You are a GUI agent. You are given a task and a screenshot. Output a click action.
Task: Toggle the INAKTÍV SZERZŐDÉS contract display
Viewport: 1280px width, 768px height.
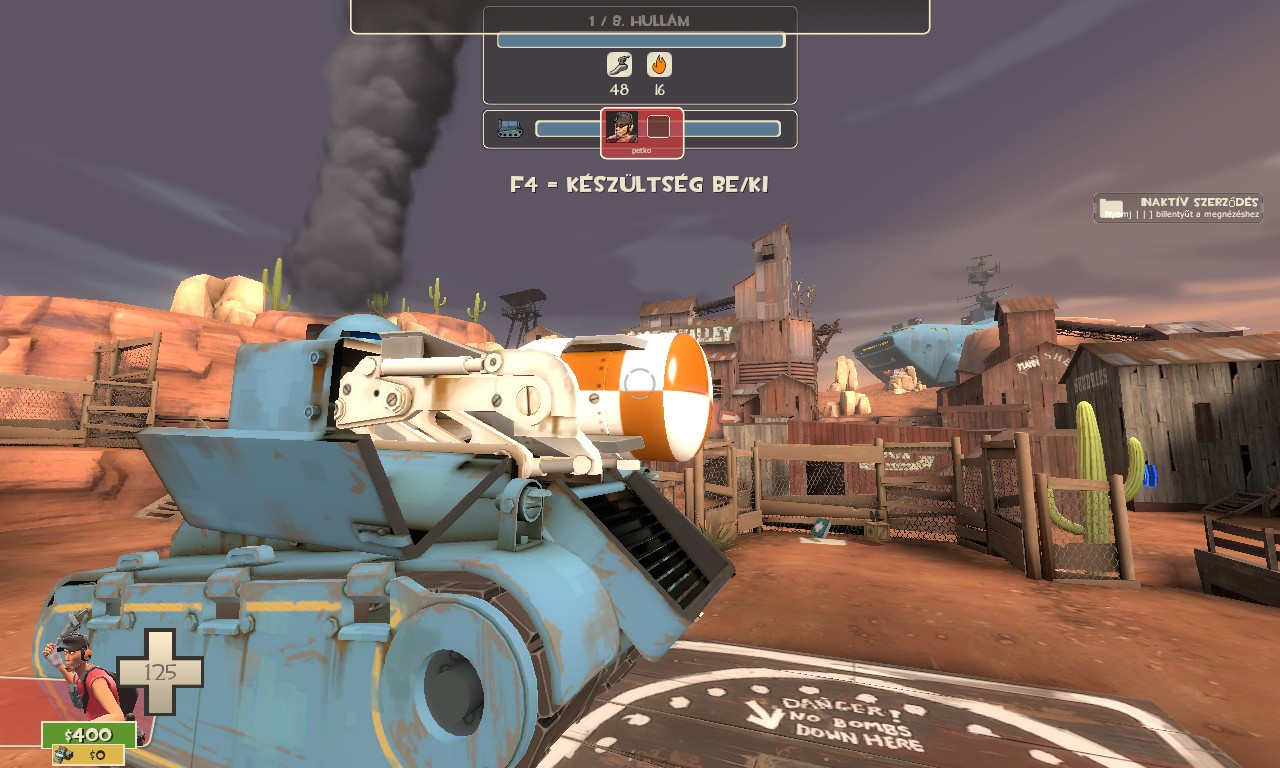tap(1193, 199)
